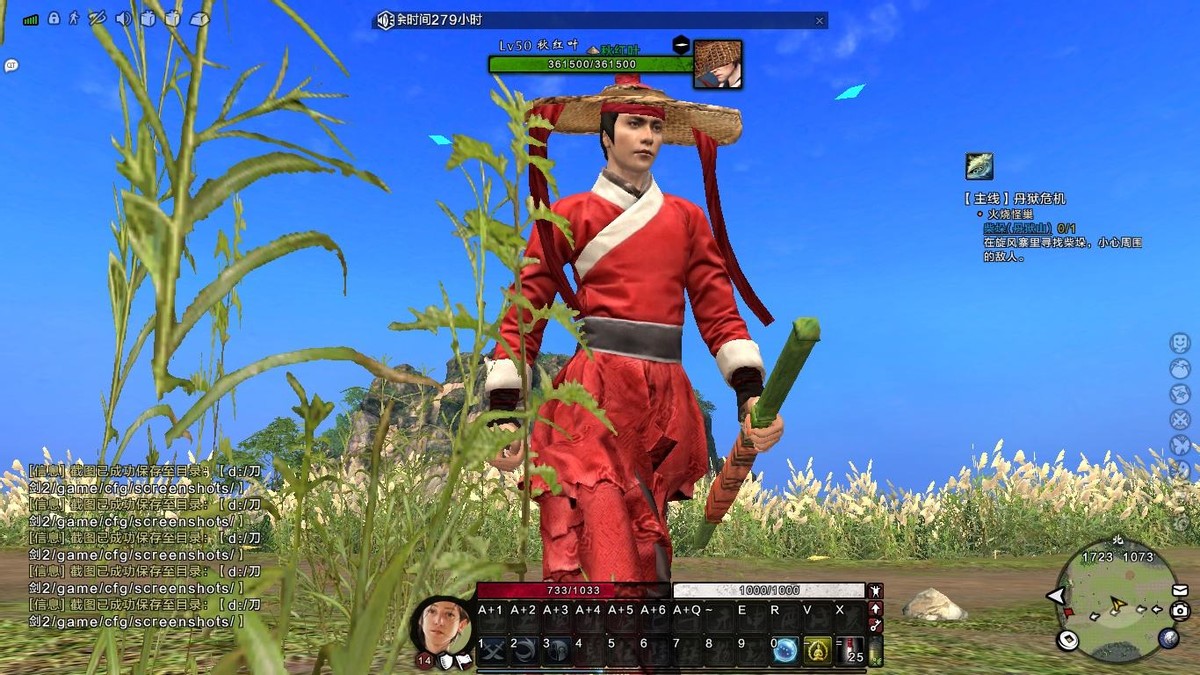The image size is (1200, 675).
Task: Open the main quest 丹狱危机 tracker entry
Action: pyautogui.click(x=1015, y=199)
